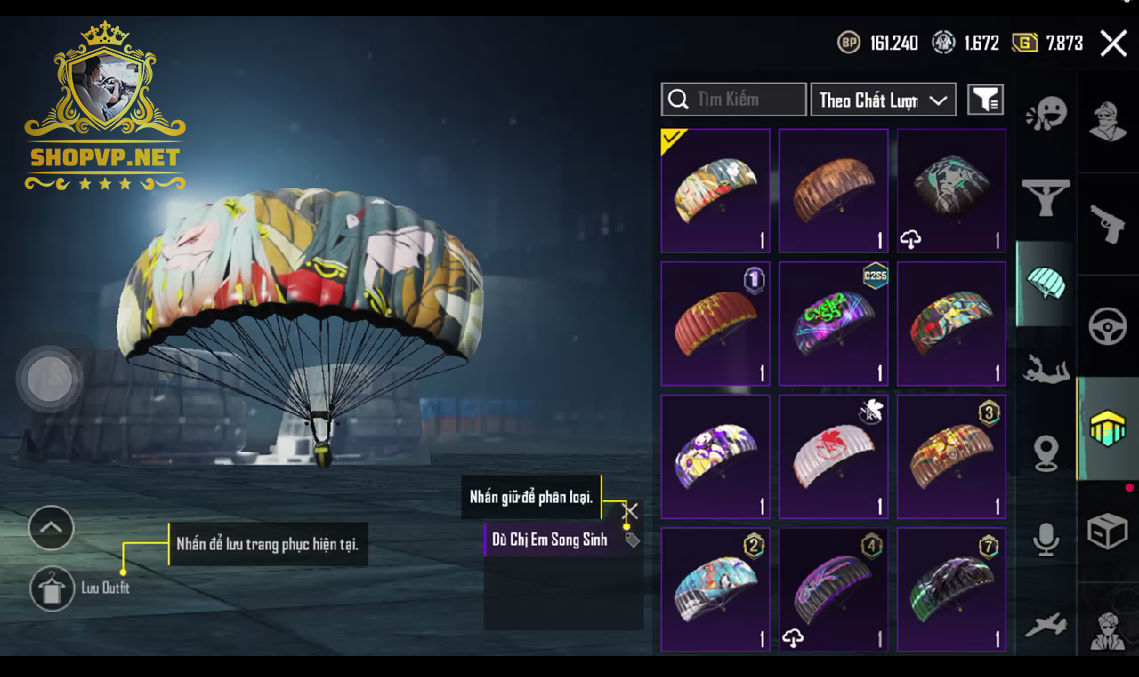Close the inventory screen with the X
The height and width of the screenshot is (677, 1139).
click(1113, 43)
